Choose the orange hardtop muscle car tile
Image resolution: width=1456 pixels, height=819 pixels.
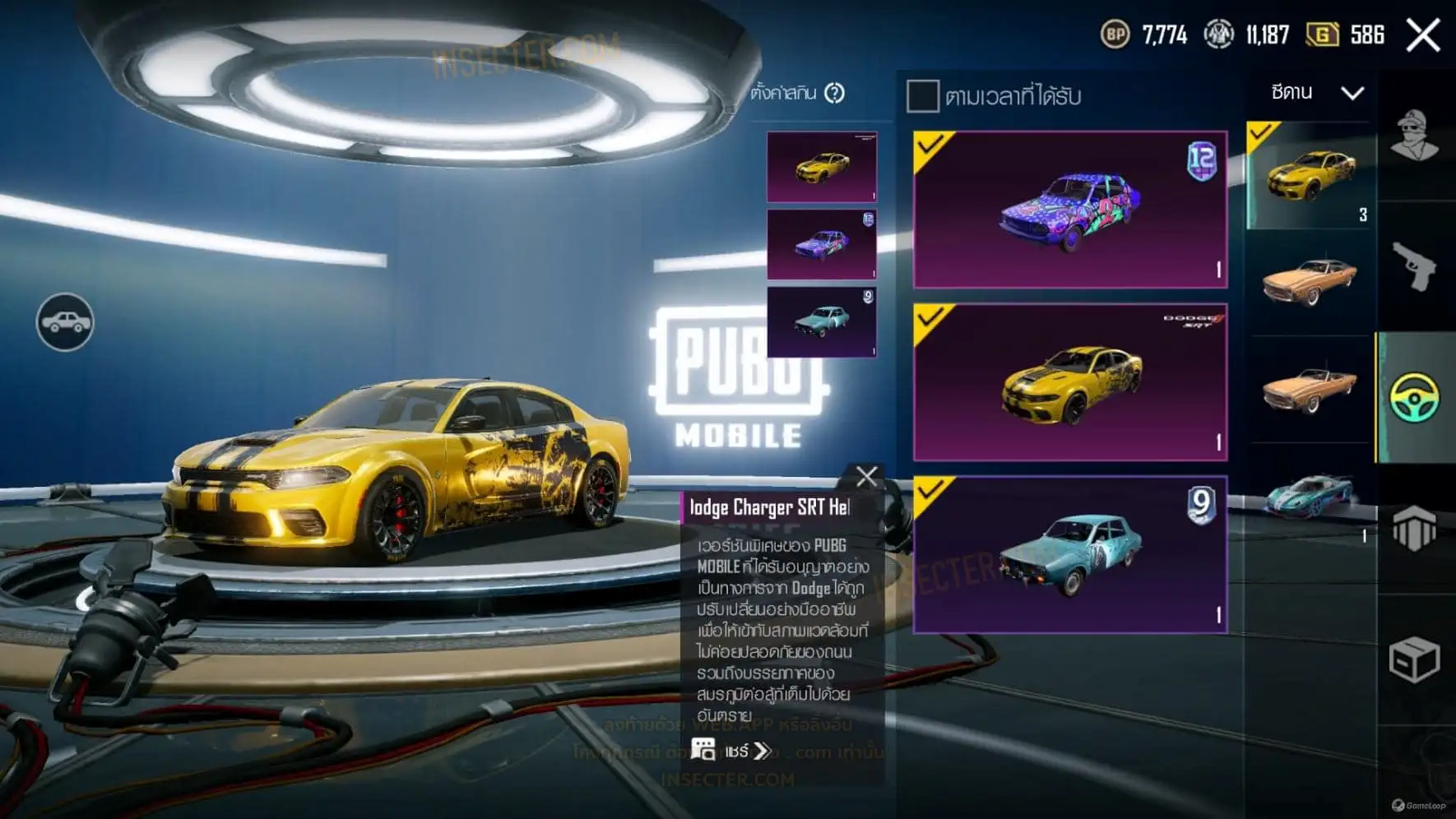pos(1310,281)
